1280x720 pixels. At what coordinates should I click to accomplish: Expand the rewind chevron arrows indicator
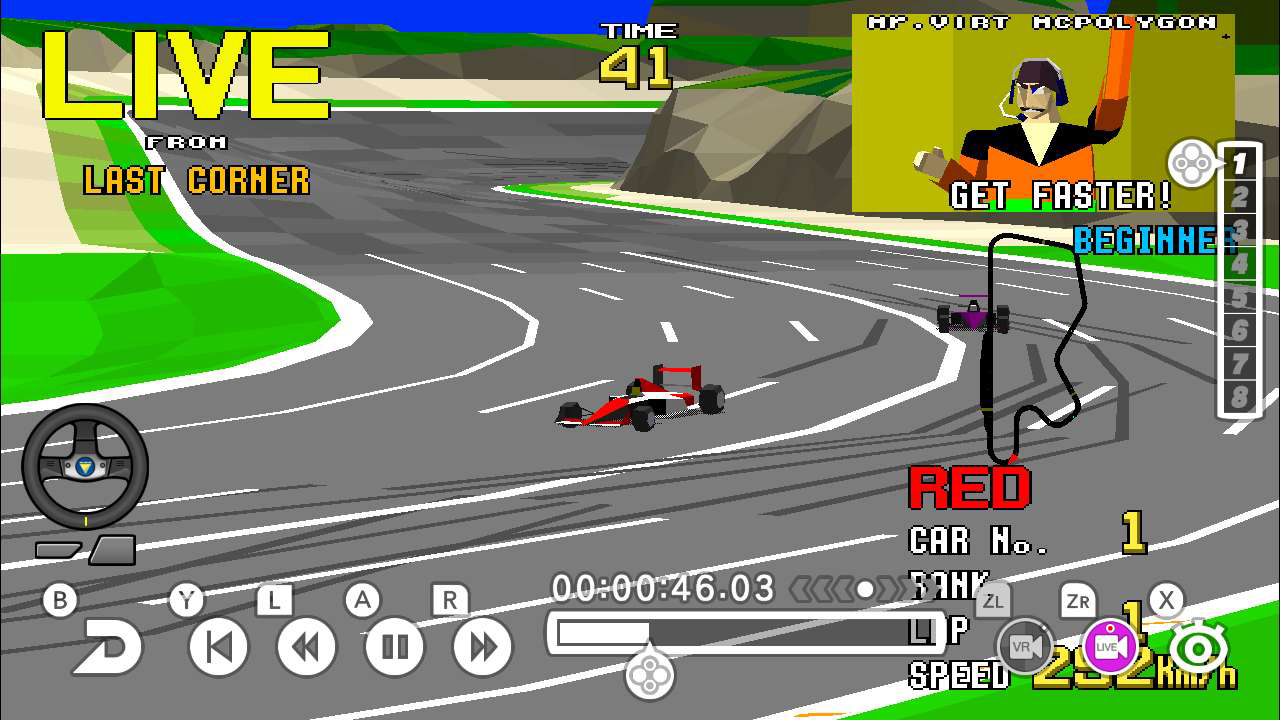[822, 590]
